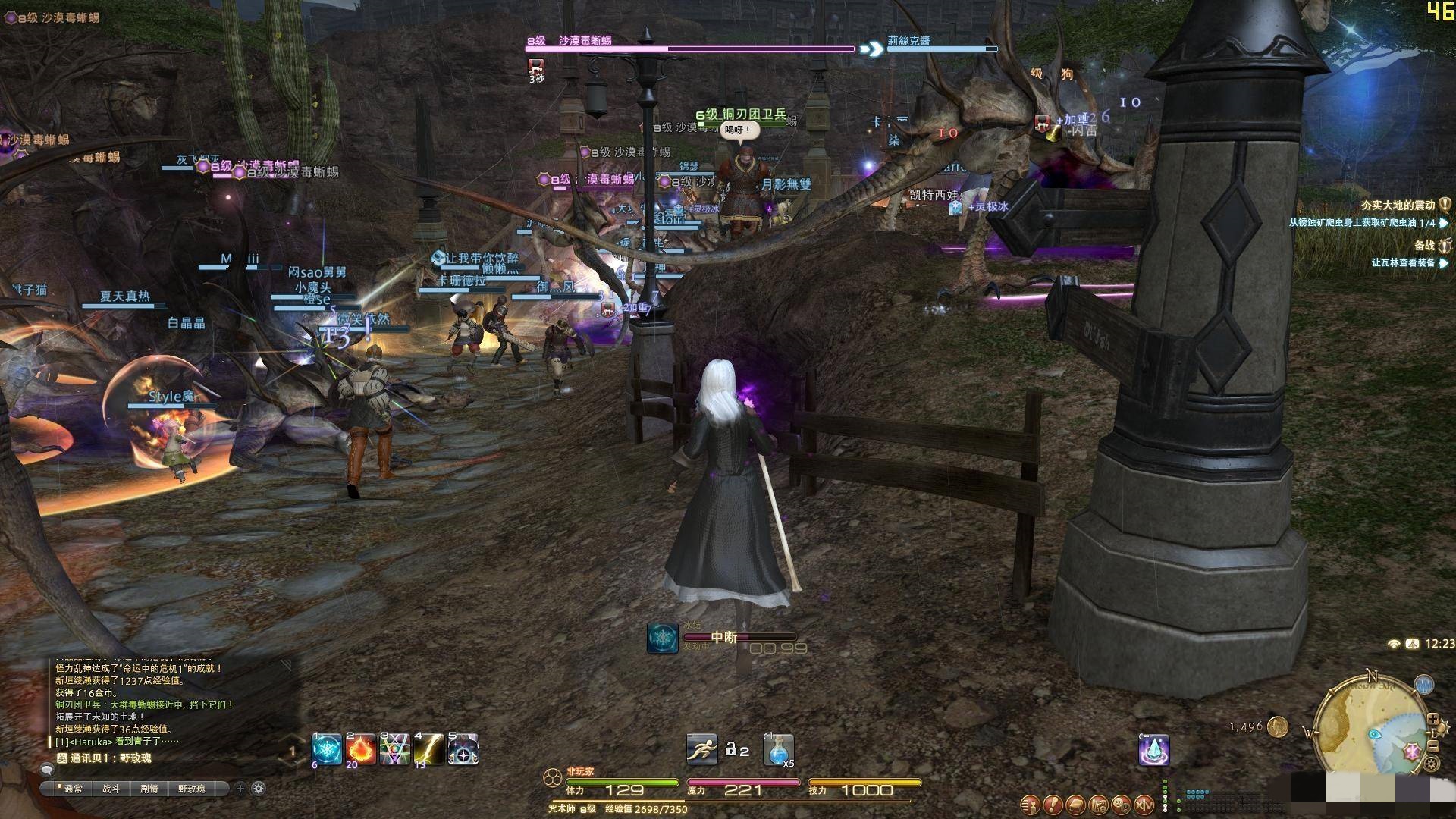
Task: Click the red exclamation notification icon
Action: click(1053, 804)
